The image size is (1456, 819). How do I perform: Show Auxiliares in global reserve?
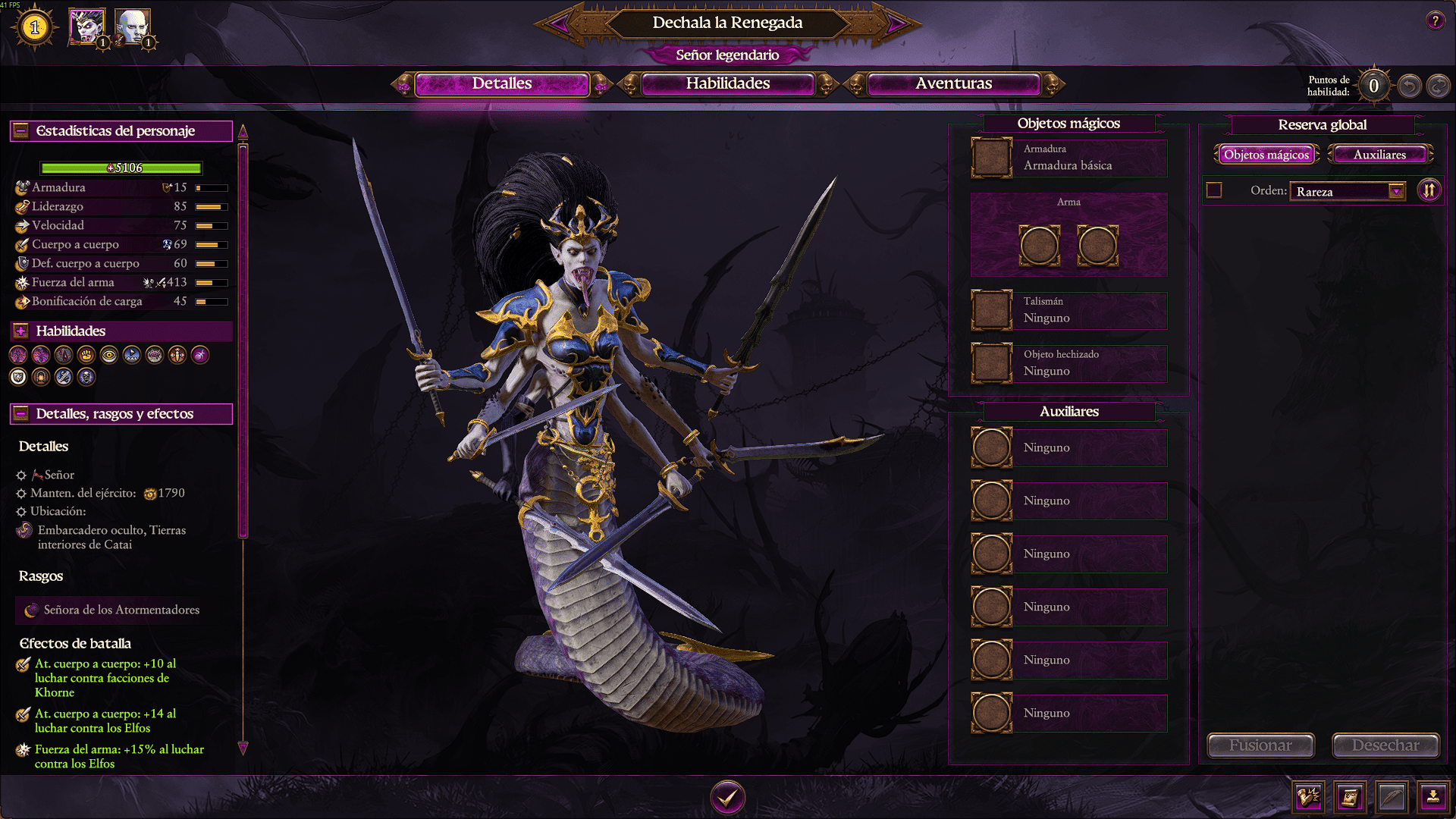point(1379,155)
